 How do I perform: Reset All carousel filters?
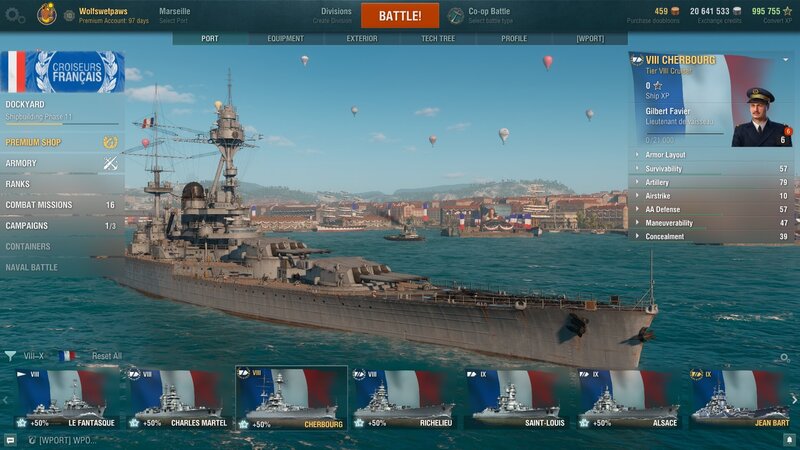click(107, 356)
